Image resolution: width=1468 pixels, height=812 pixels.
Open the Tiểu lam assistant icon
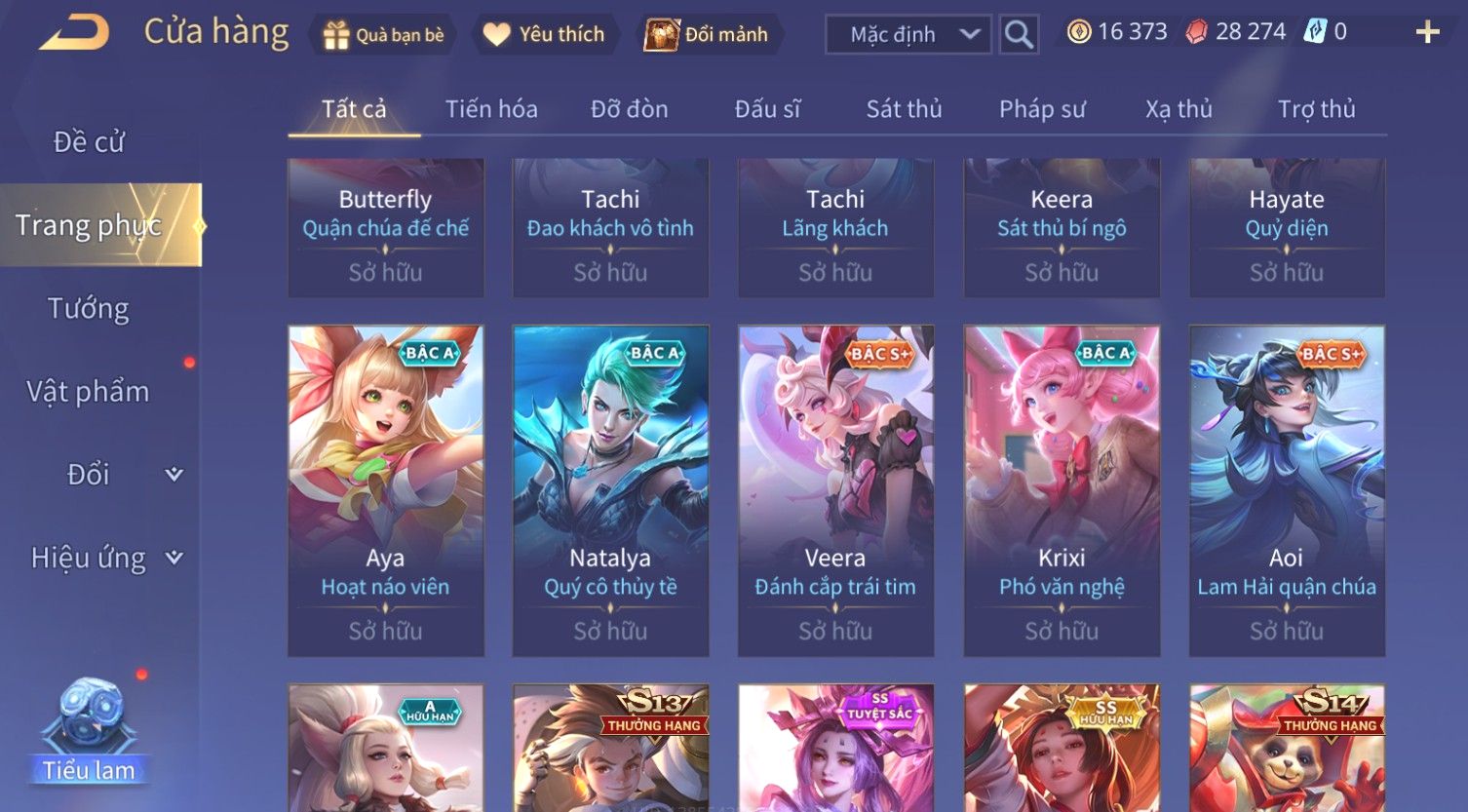click(x=90, y=731)
